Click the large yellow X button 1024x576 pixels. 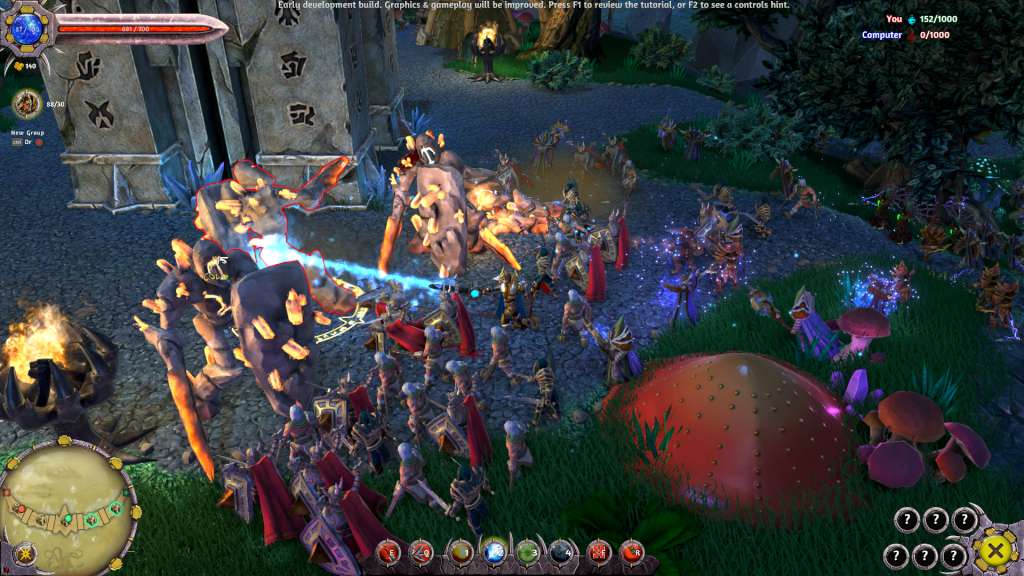[993, 550]
